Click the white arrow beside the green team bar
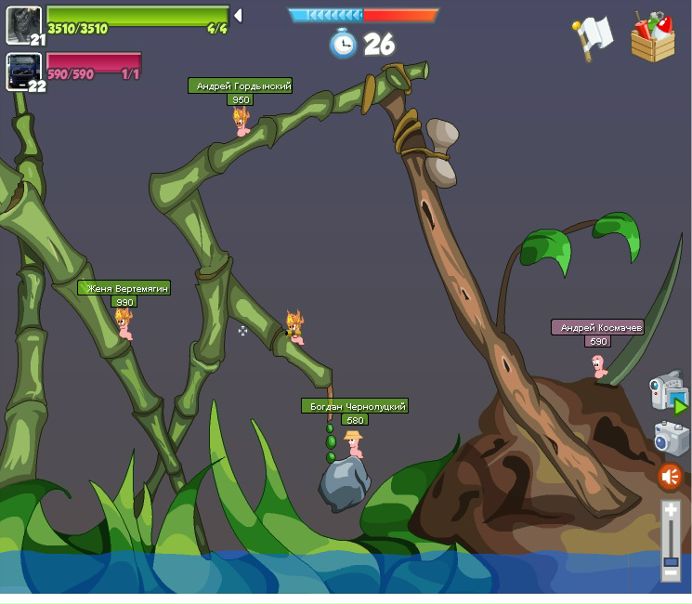This screenshot has width=692, height=604. tap(238, 15)
